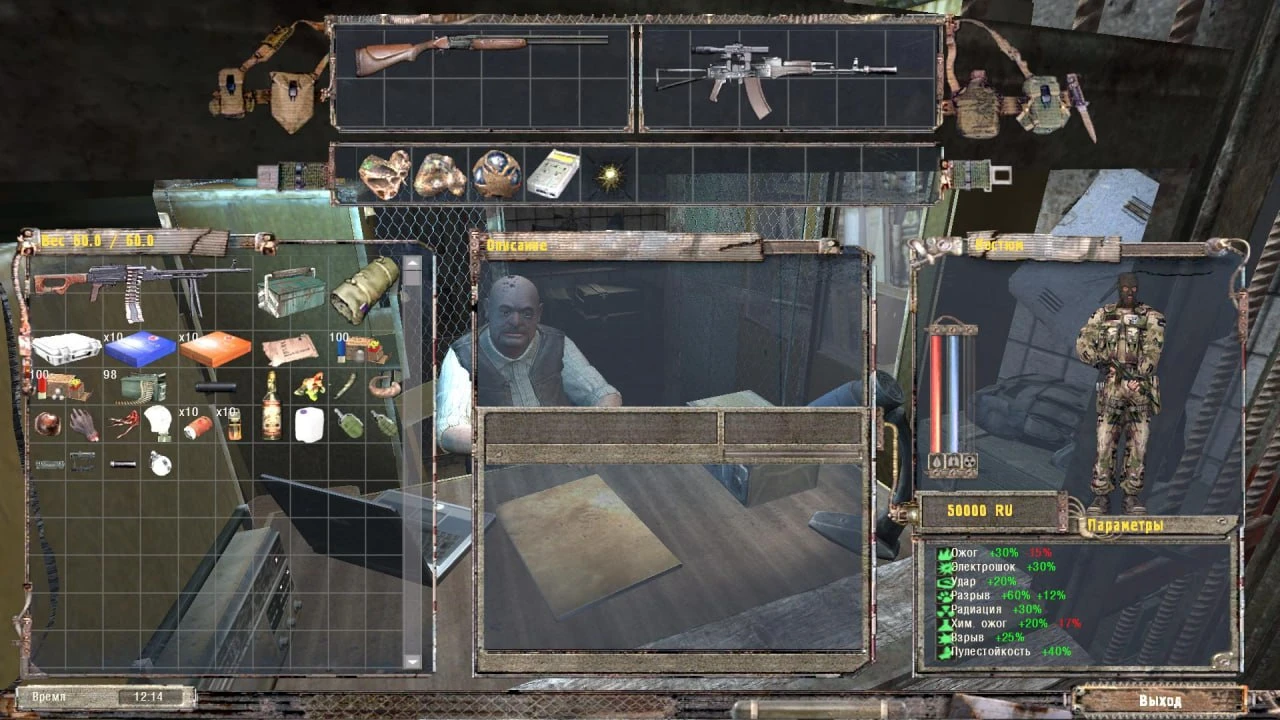Image resolution: width=1280 pixels, height=720 pixels.
Task: Click the Параметры panel header
Action: tap(1124, 521)
